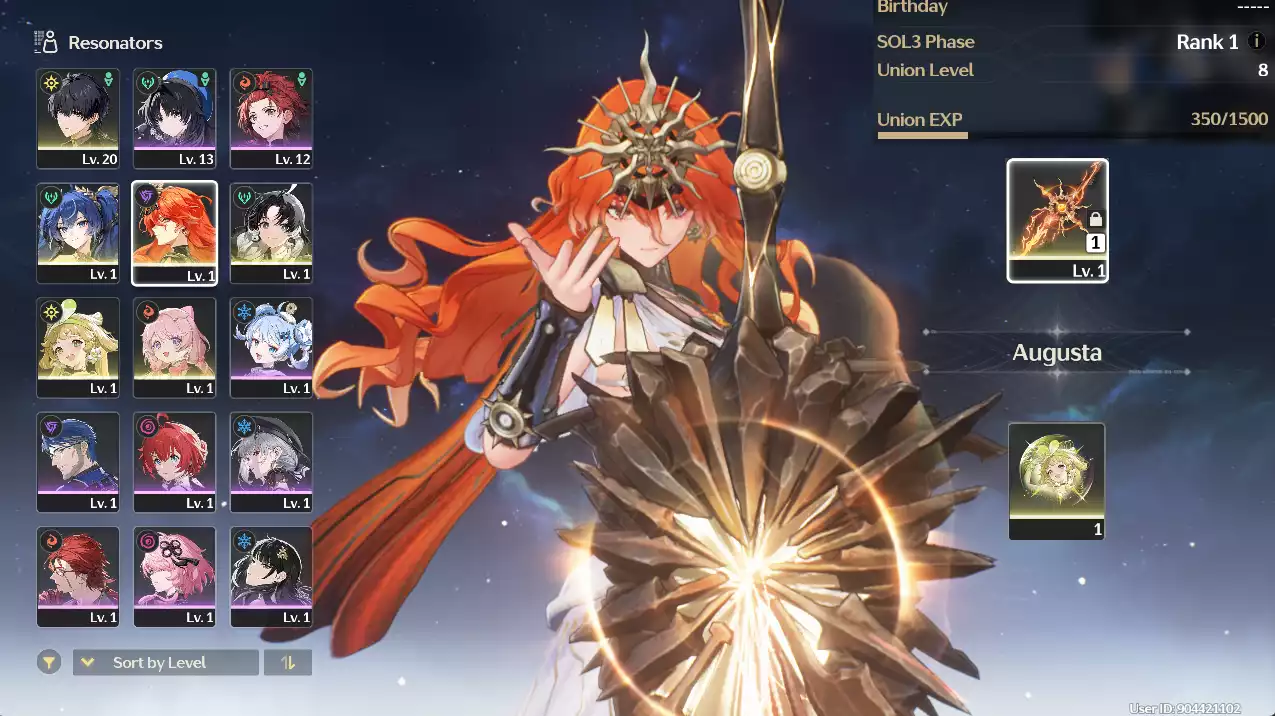Screen dimensions: 1275x716
Task: Open Augusta's equipped flaming weapon slot
Action: click(1057, 220)
